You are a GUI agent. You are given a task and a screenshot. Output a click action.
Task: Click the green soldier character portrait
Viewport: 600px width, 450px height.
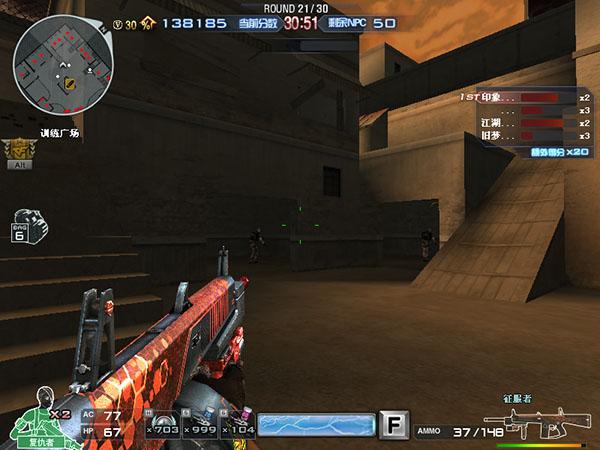click(36, 412)
